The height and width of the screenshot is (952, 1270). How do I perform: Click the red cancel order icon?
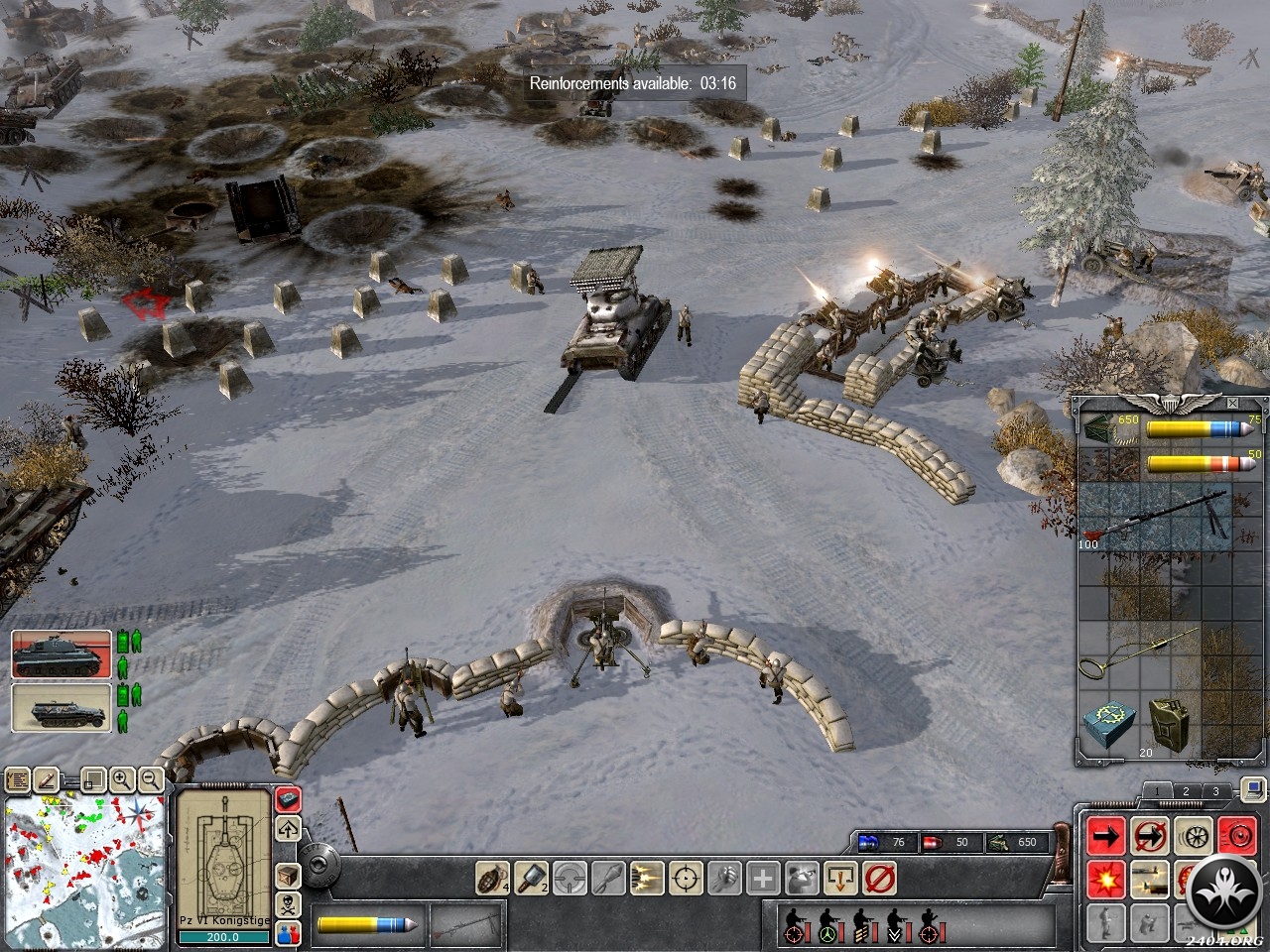tap(879, 878)
